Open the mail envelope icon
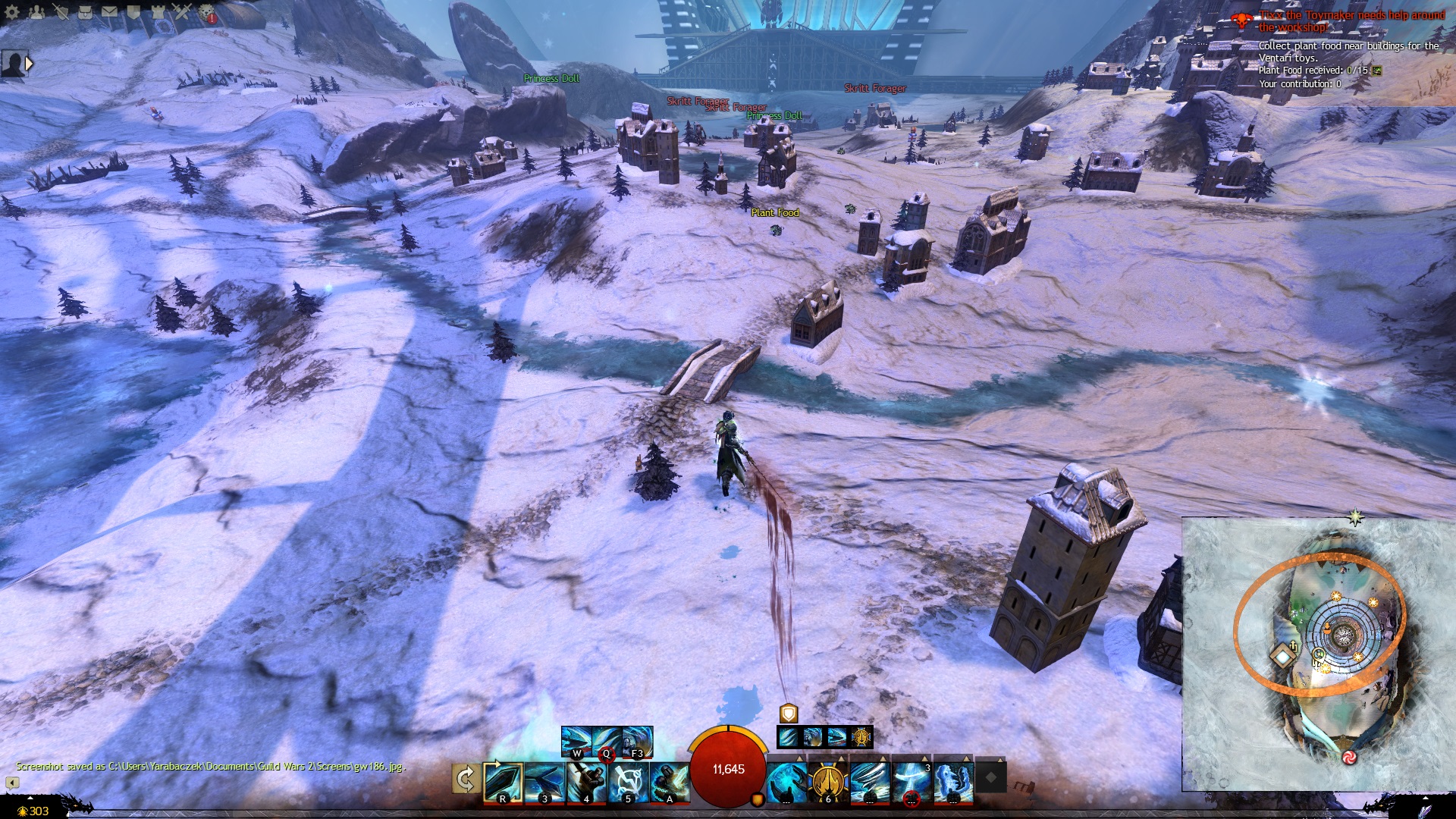Viewport: 1456px width, 819px height. coord(109,12)
